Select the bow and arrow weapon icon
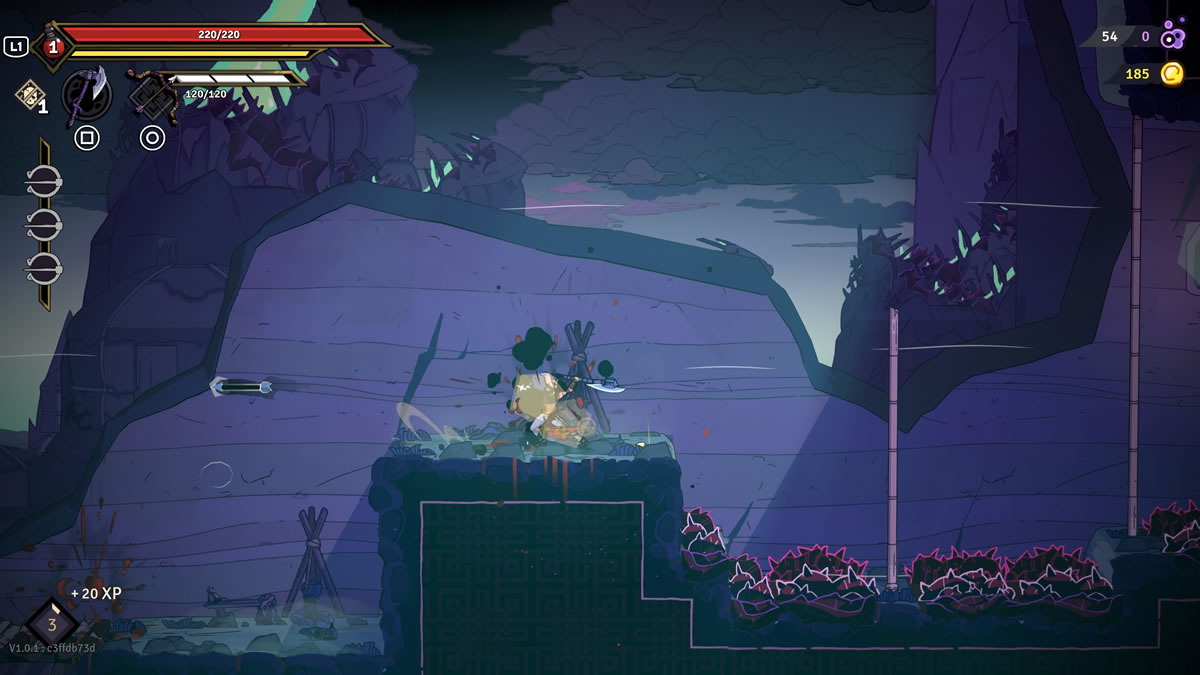Image resolution: width=1200 pixels, height=675 pixels. point(152,96)
